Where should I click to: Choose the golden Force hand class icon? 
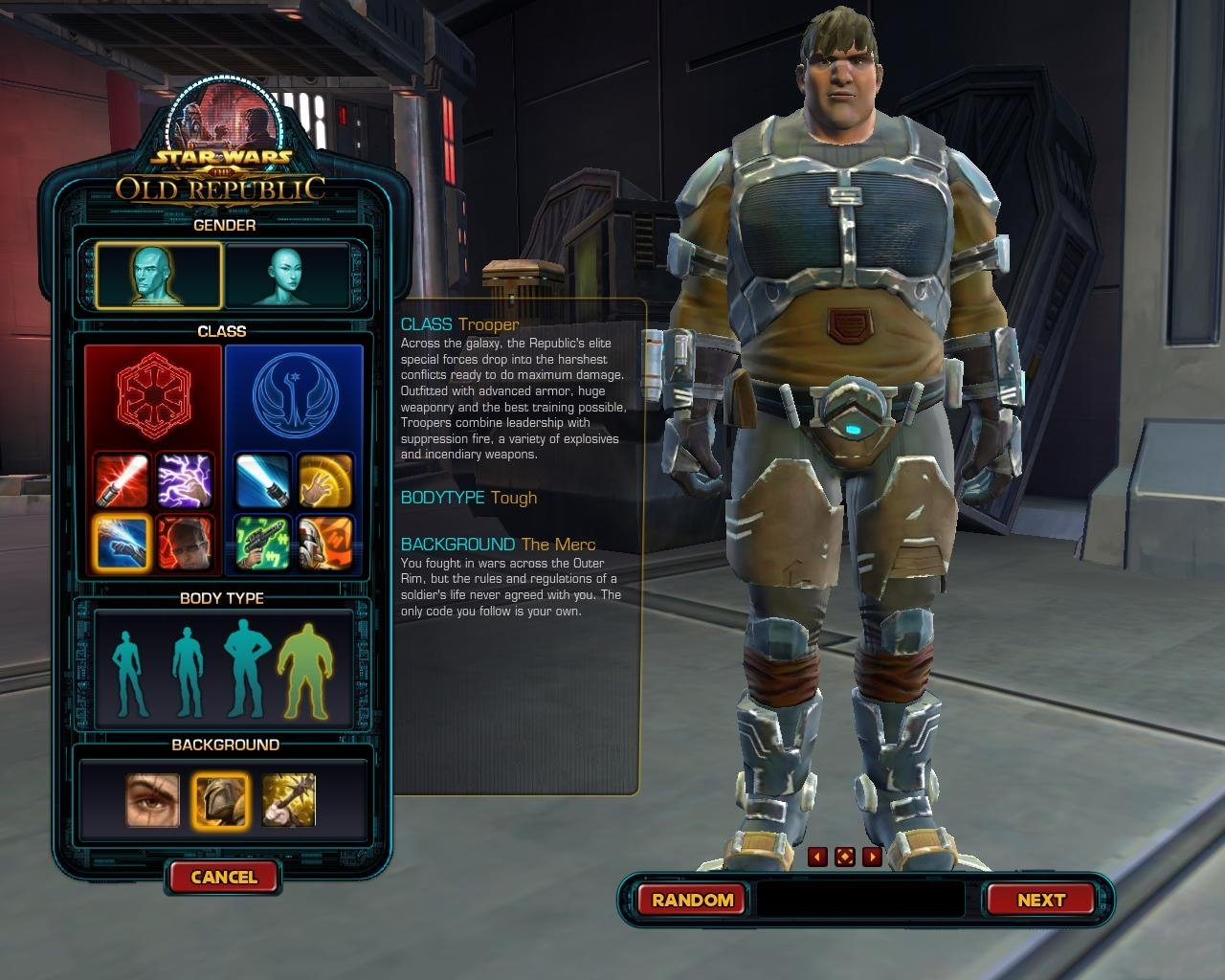pos(325,479)
